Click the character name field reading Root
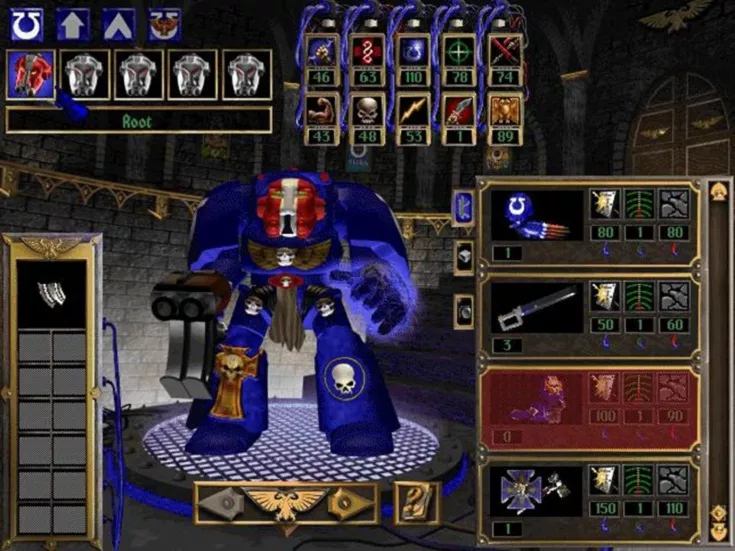Image resolution: width=735 pixels, height=551 pixels. (x=138, y=120)
